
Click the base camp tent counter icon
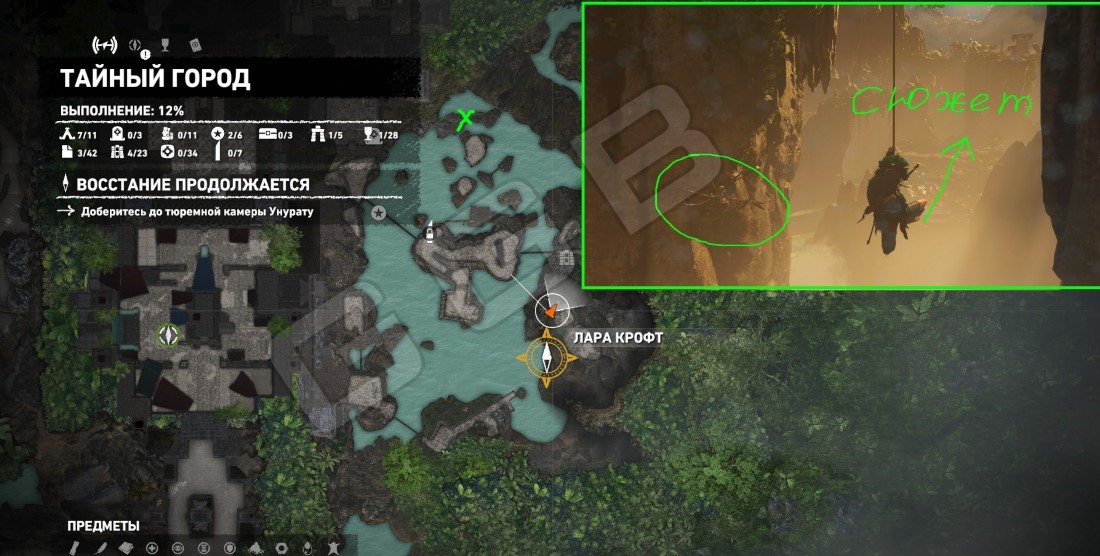[x=66, y=134]
